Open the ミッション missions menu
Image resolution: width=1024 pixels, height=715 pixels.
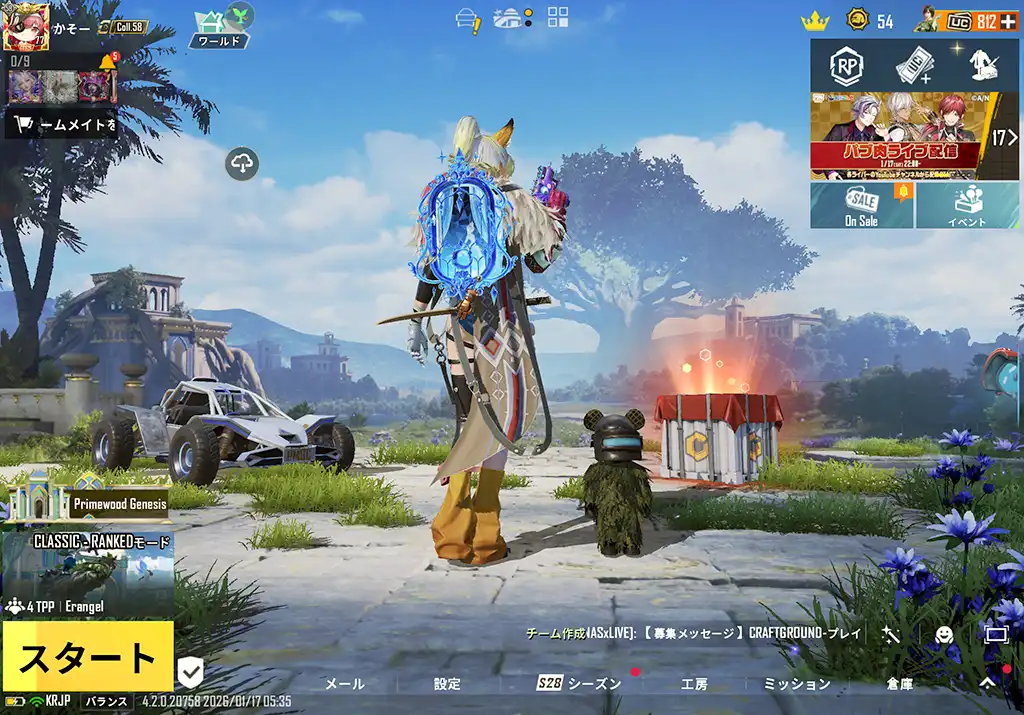click(x=797, y=684)
